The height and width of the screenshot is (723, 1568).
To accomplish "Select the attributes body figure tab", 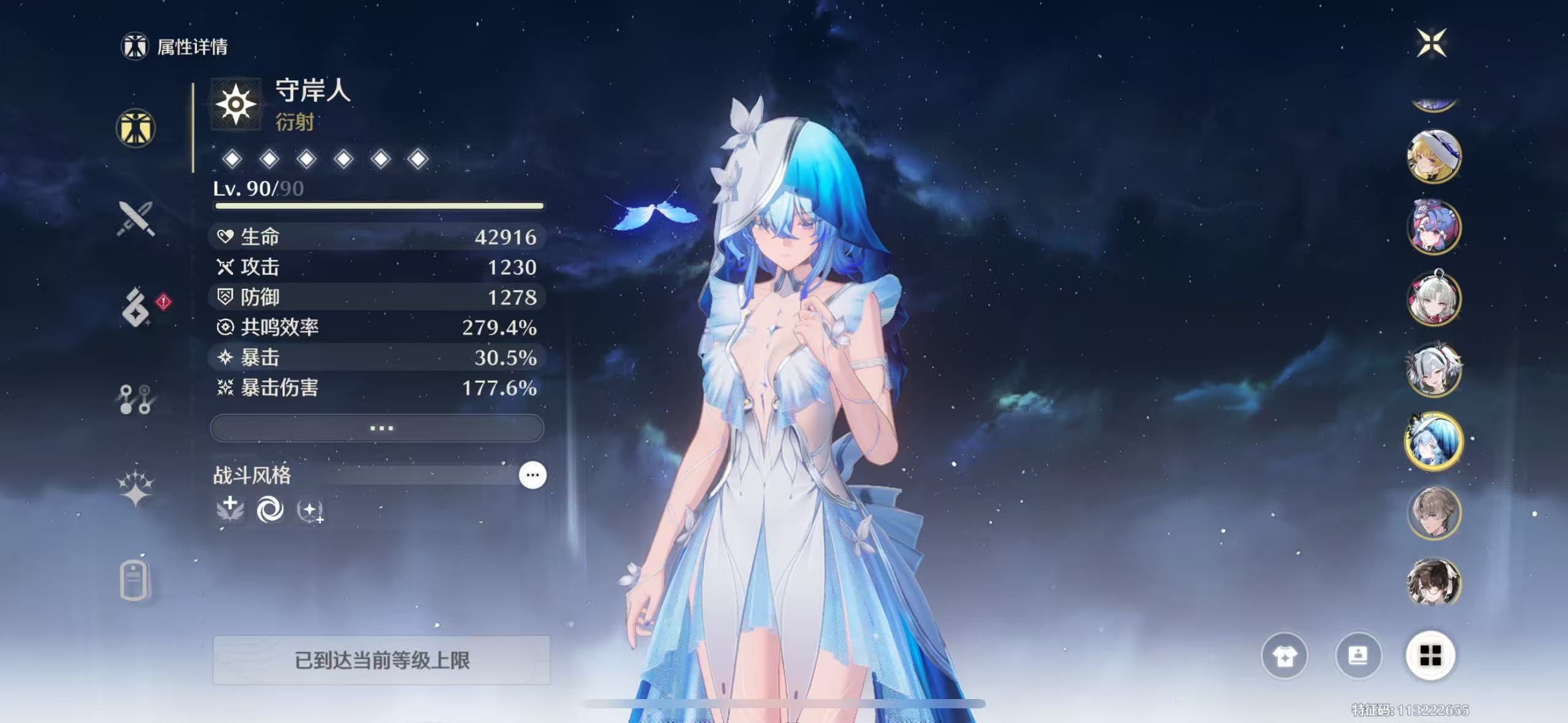I will pos(136,129).
